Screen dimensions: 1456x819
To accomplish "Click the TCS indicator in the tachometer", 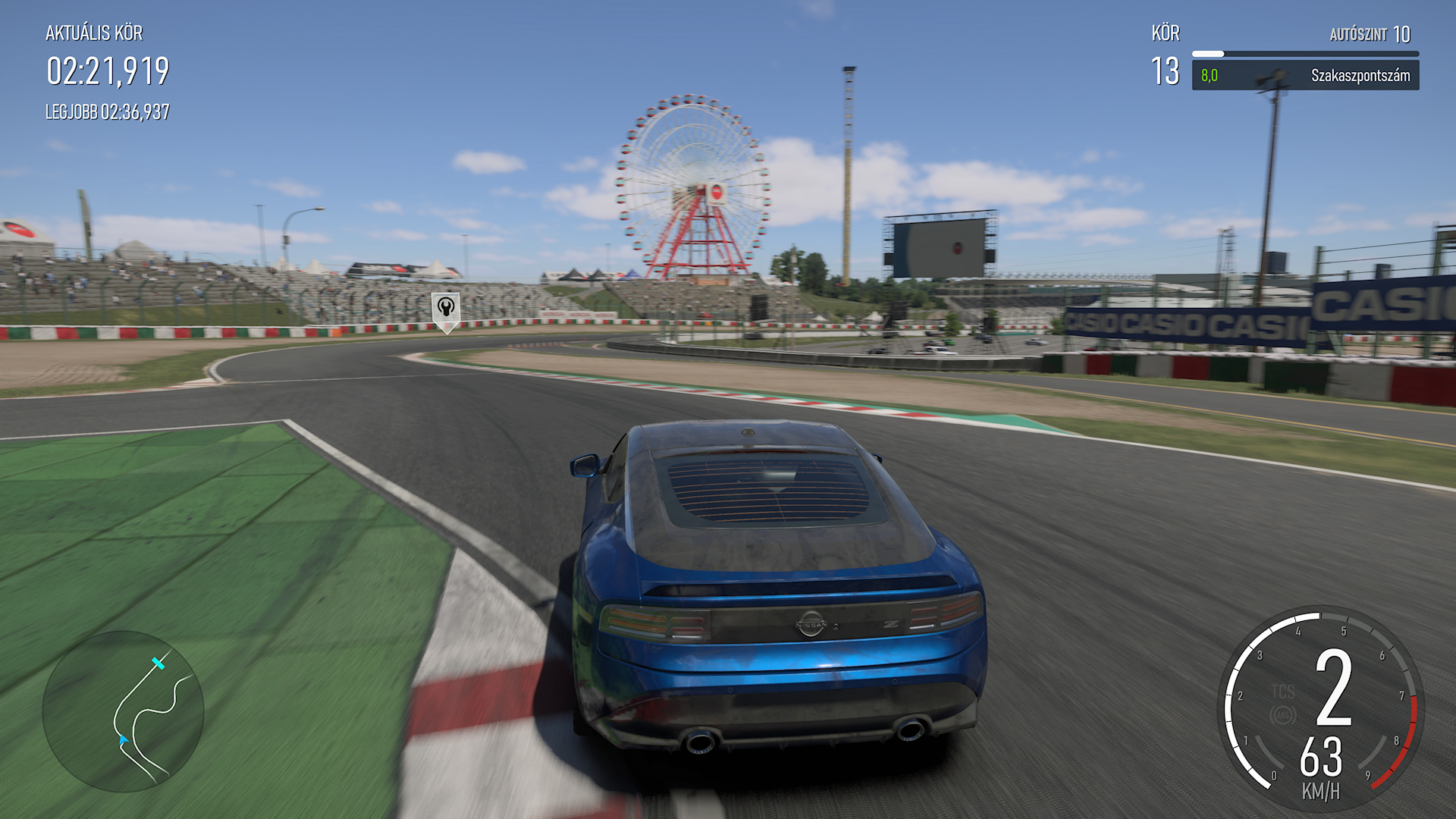I will point(1283,692).
